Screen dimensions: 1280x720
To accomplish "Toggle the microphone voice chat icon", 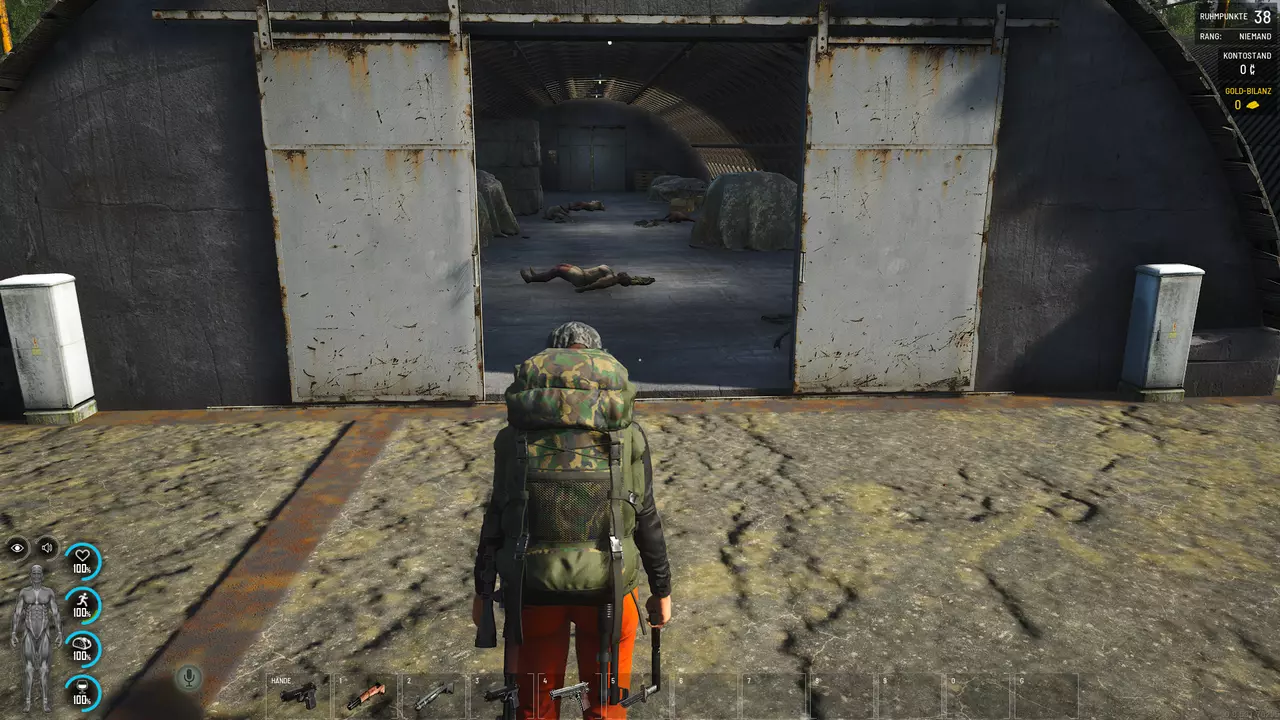I will coord(187,678).
